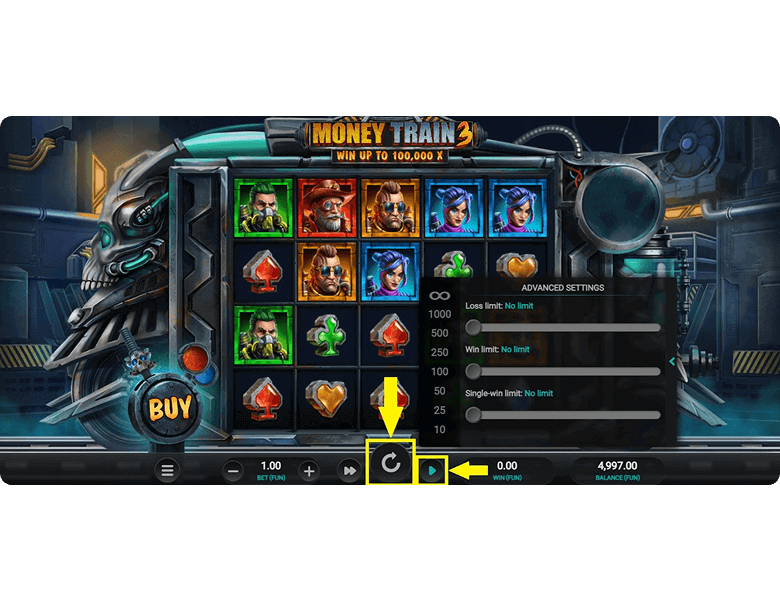780x600 pixels.
Task: Select 250 autoplay spins
Action: click(439, 352)
